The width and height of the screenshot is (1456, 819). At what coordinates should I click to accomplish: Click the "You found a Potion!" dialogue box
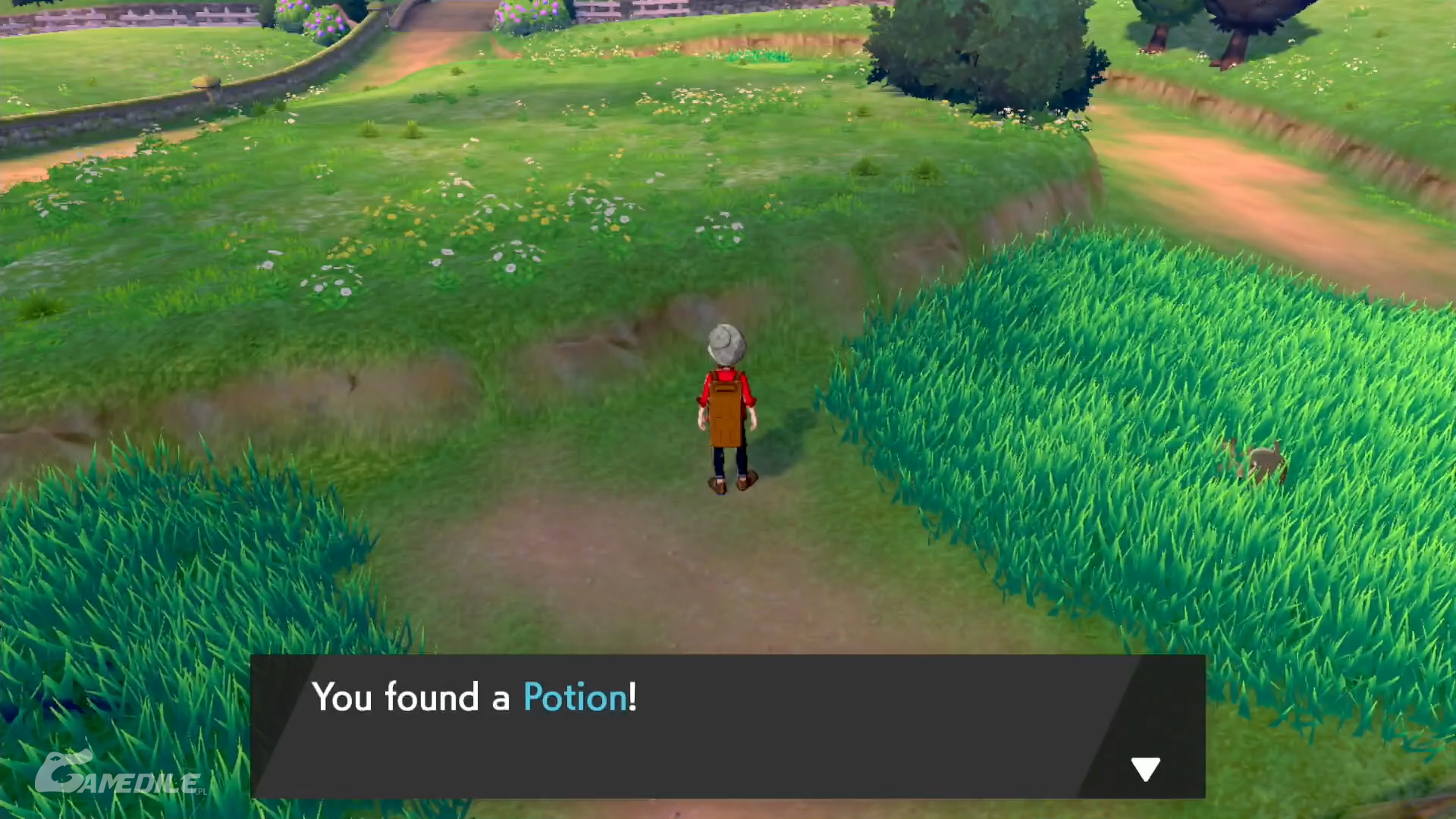tap(726, 725)
